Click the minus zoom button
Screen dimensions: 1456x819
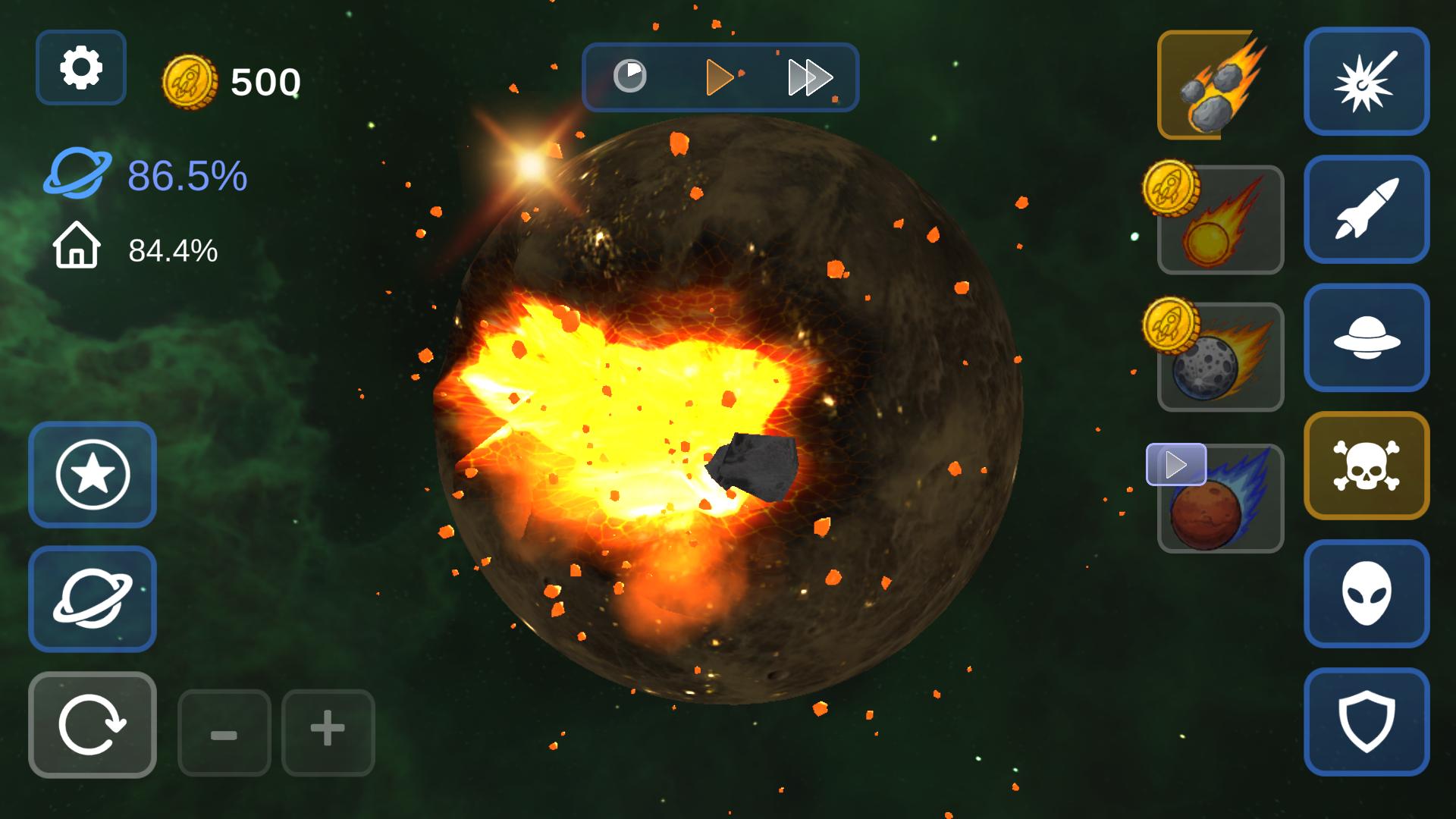click(x=224, y=733)
